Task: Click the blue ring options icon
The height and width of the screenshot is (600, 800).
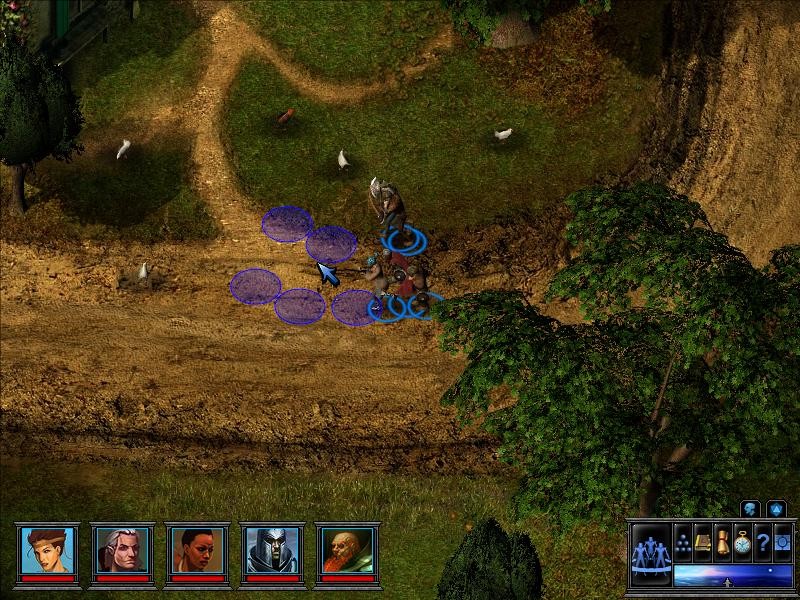Action: coord(782,540)
